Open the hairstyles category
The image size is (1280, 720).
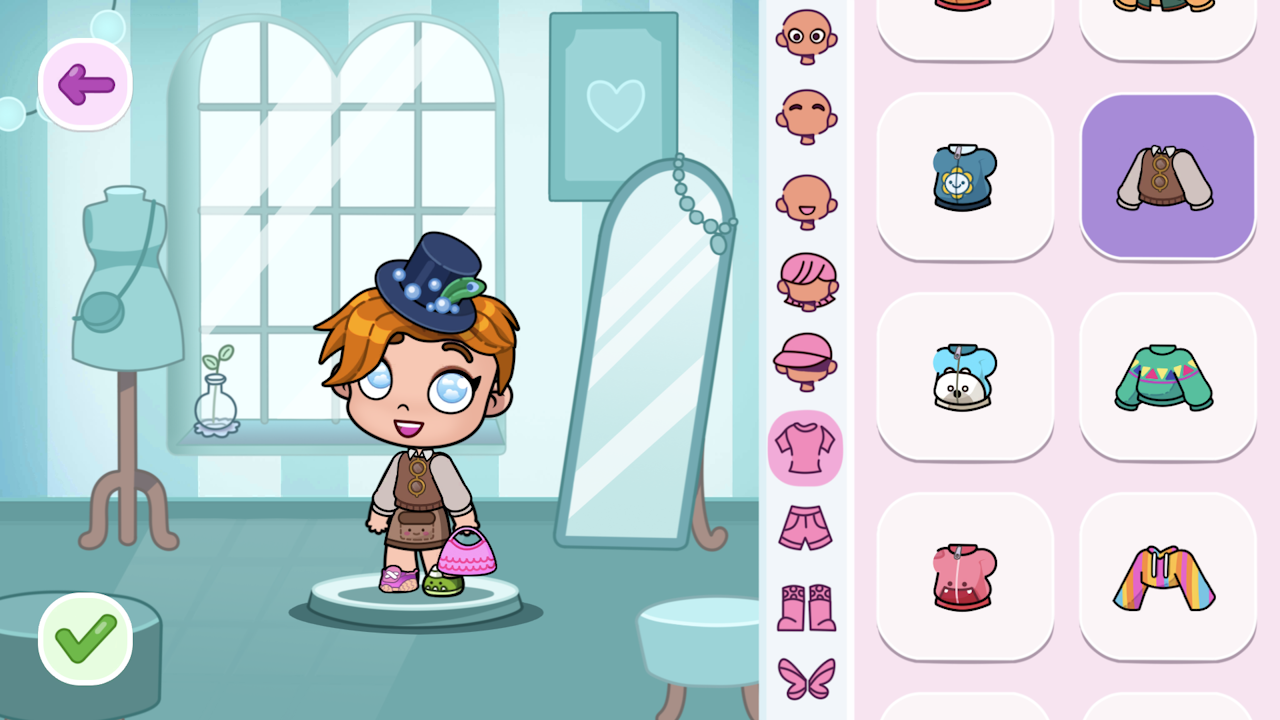tap(805, 283)
